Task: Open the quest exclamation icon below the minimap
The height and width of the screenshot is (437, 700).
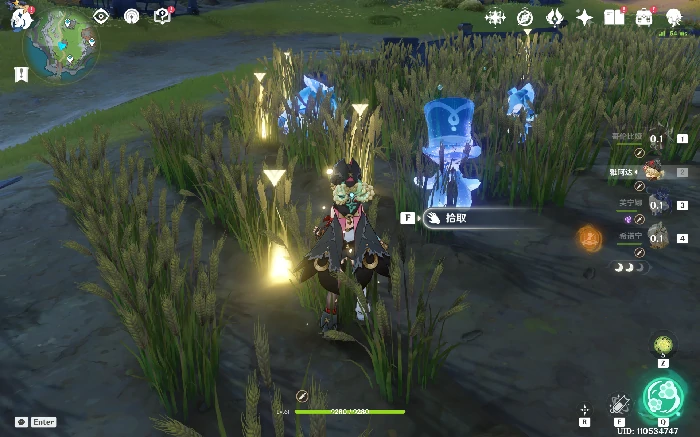Action: [20, 74]
